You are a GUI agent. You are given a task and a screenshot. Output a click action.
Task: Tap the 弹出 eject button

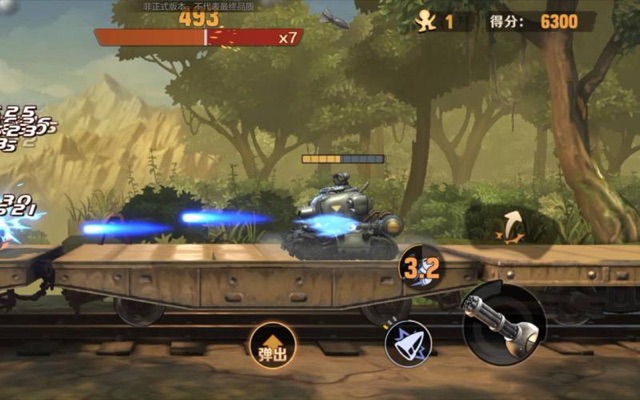272,346
